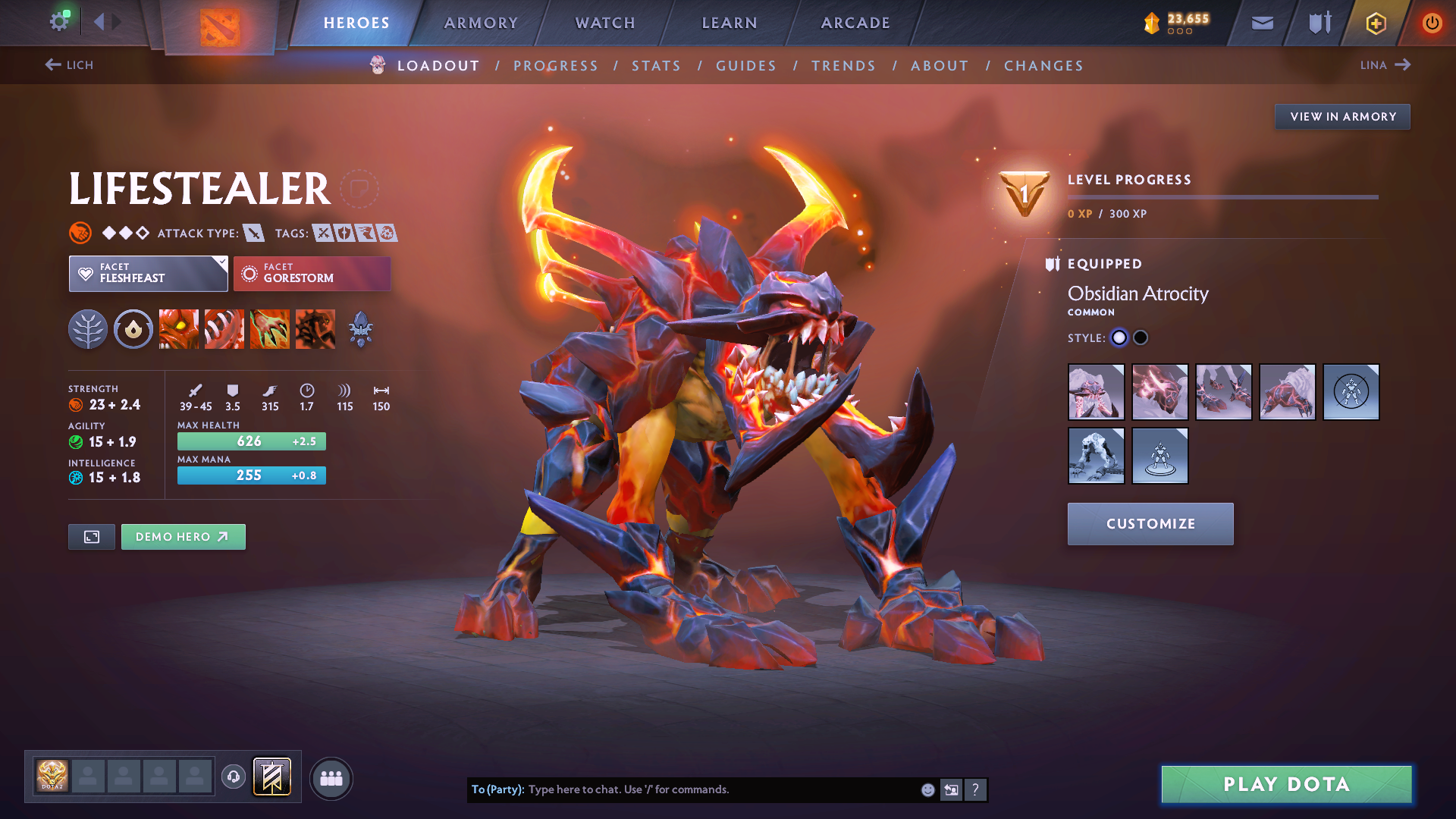Select the dark second style swatch
1456x819 pixels.
coord(1141,338)
